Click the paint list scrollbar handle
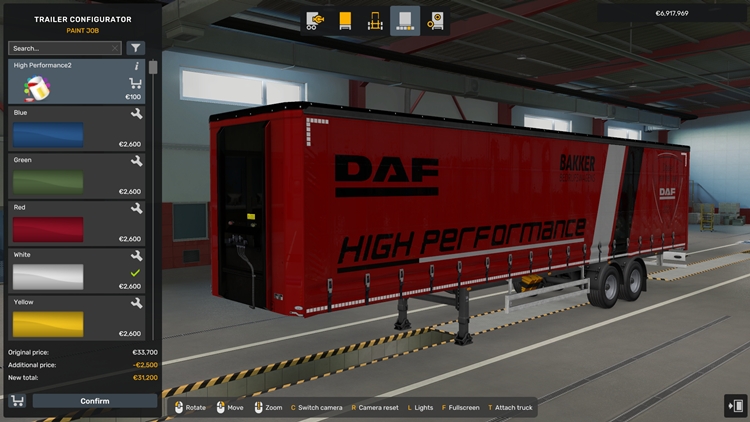Screen dimensions: 750x422 coord(153,68)
